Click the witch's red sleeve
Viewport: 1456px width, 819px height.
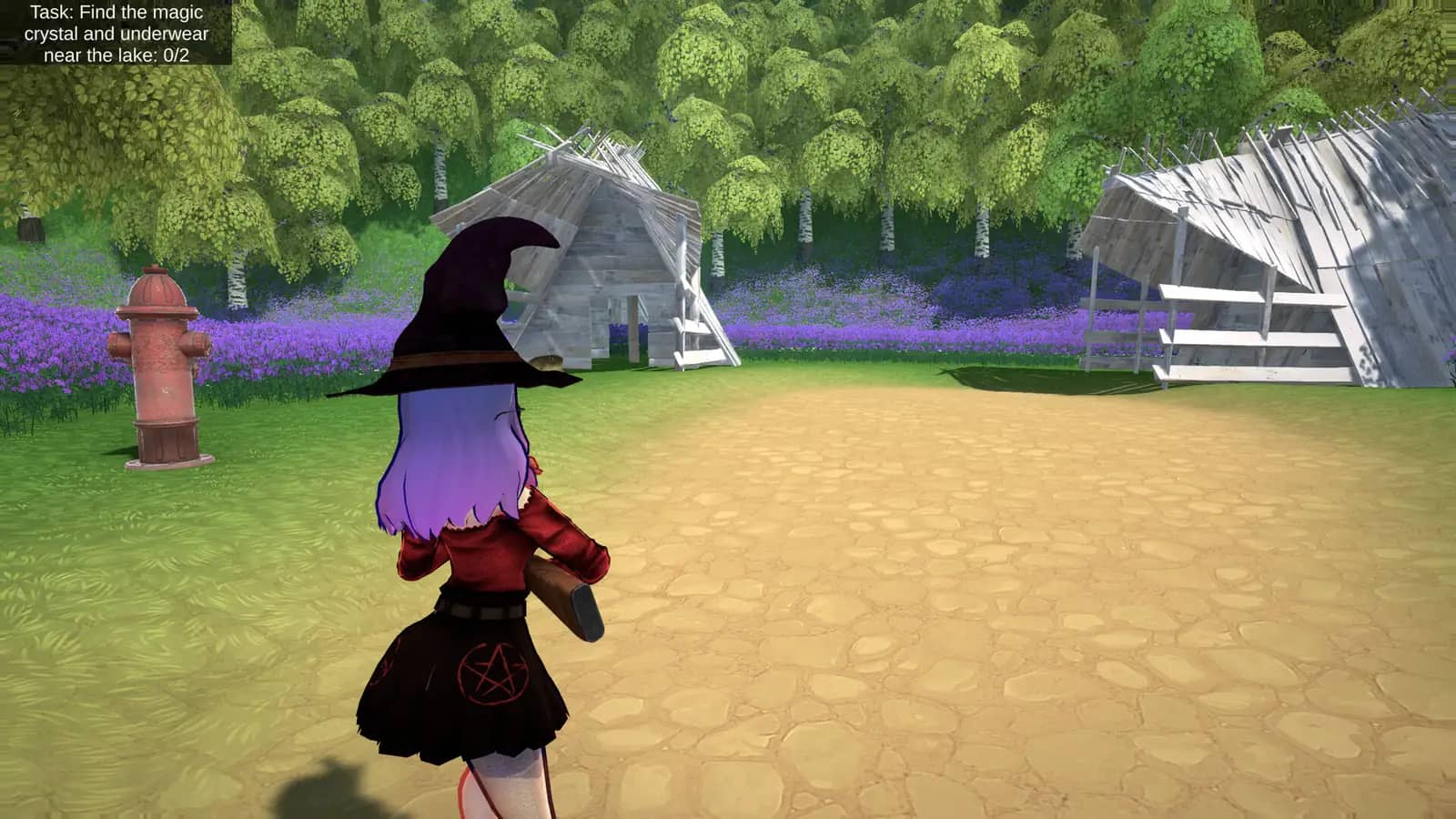click(x=564, y=537)
